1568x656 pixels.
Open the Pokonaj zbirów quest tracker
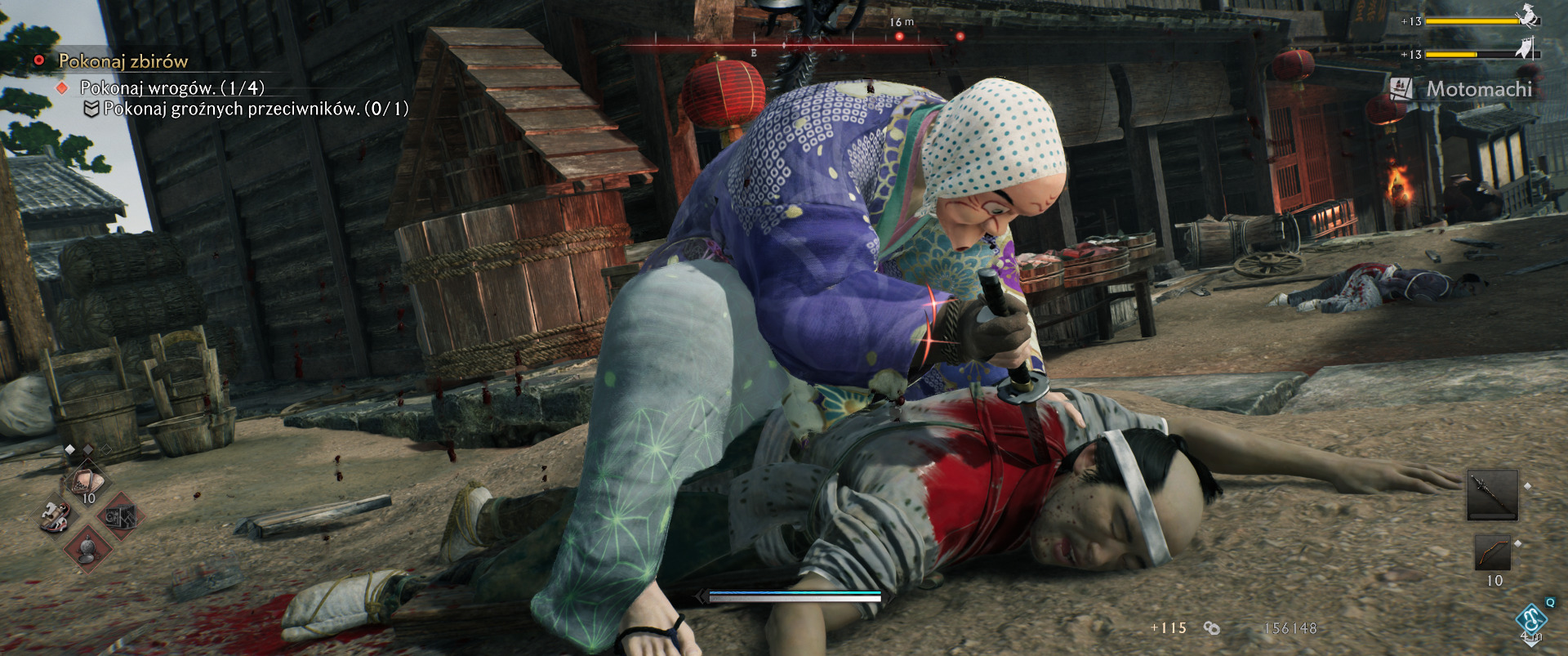[122, 61]
